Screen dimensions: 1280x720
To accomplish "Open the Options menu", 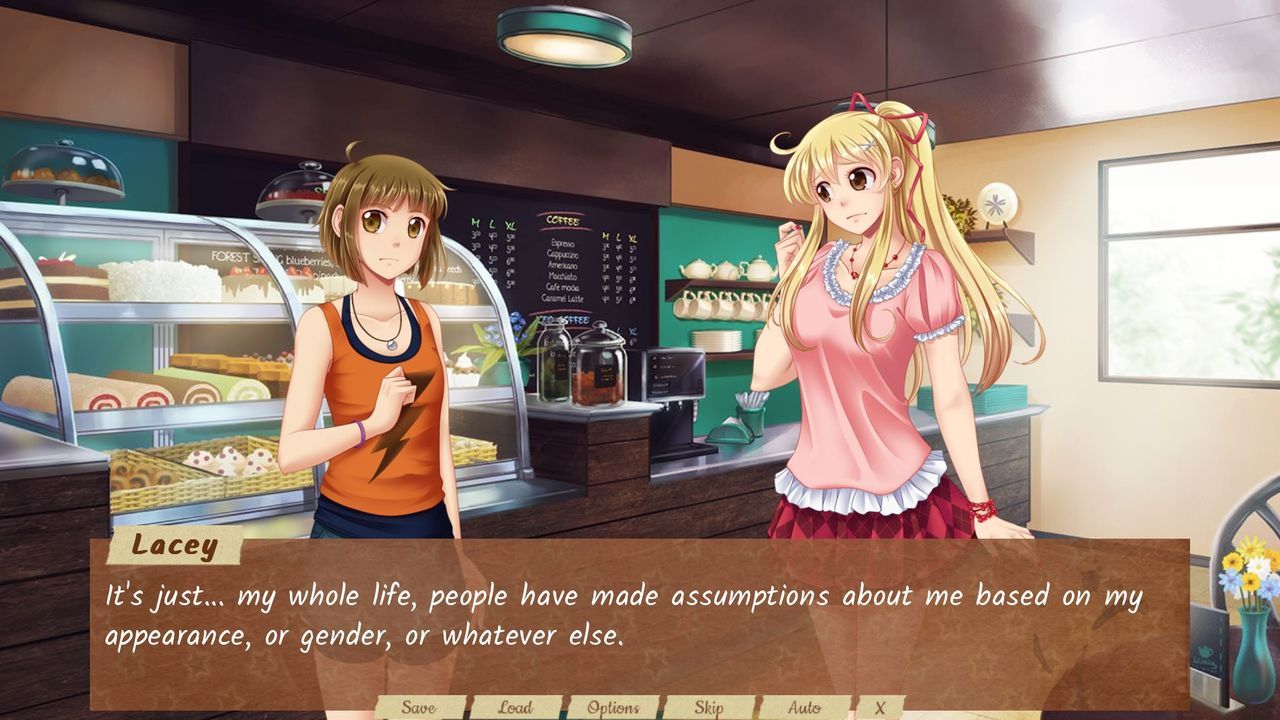I will [613, 705].
